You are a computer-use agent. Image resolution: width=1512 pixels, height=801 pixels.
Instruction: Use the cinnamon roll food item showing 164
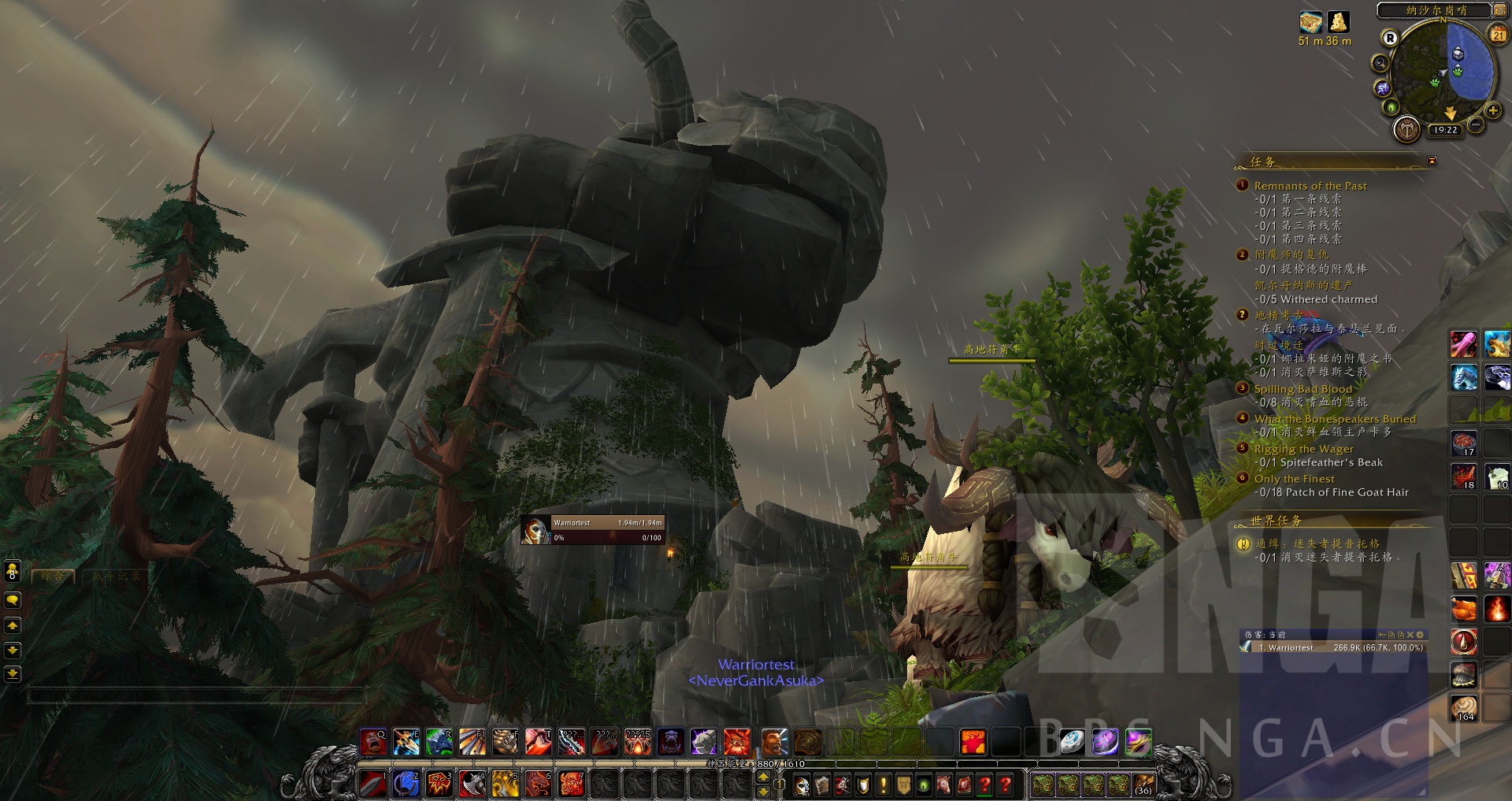(1465, 708)
